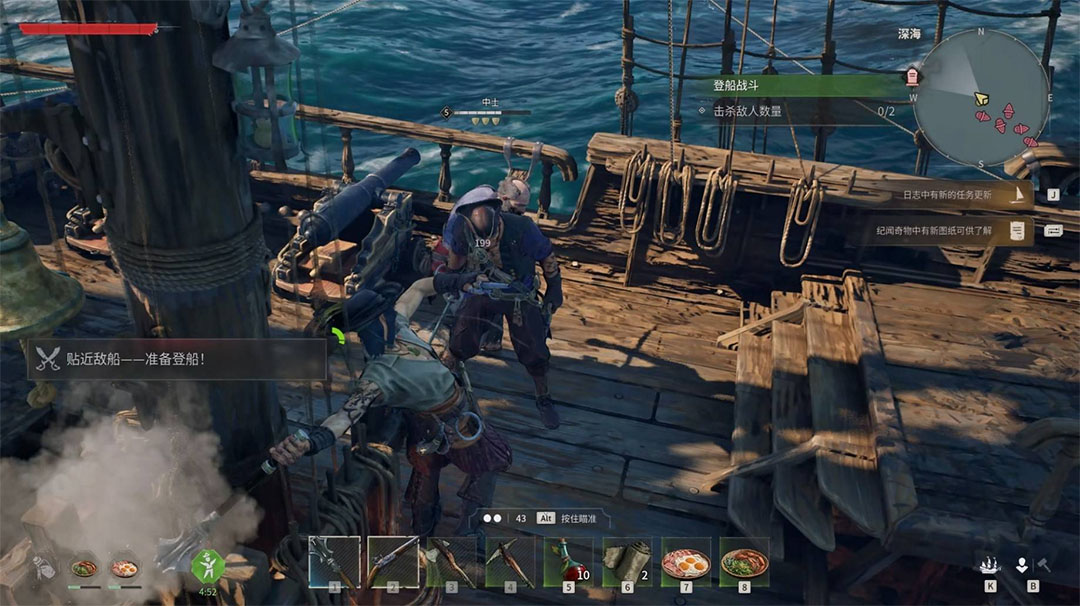Screen dimensions: 1080x606
Task: Select the pickaxe in hotbar slot 4
Action: [x=510, y=561]
